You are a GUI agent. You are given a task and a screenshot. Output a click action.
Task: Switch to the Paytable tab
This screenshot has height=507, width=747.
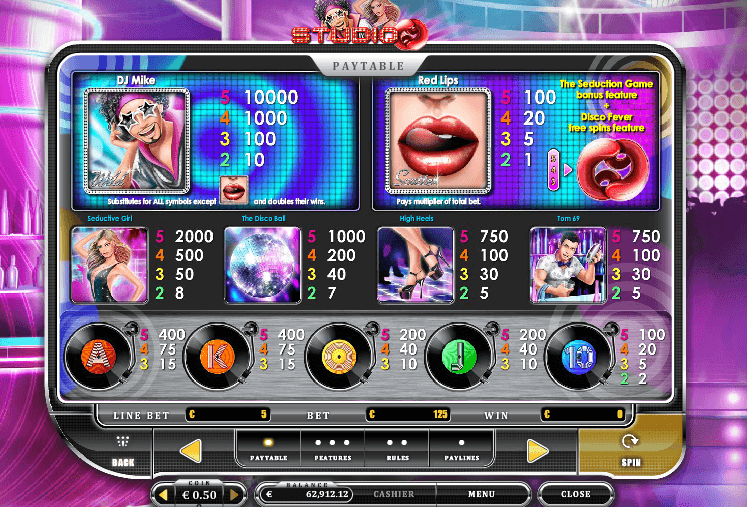pos(267,449)
